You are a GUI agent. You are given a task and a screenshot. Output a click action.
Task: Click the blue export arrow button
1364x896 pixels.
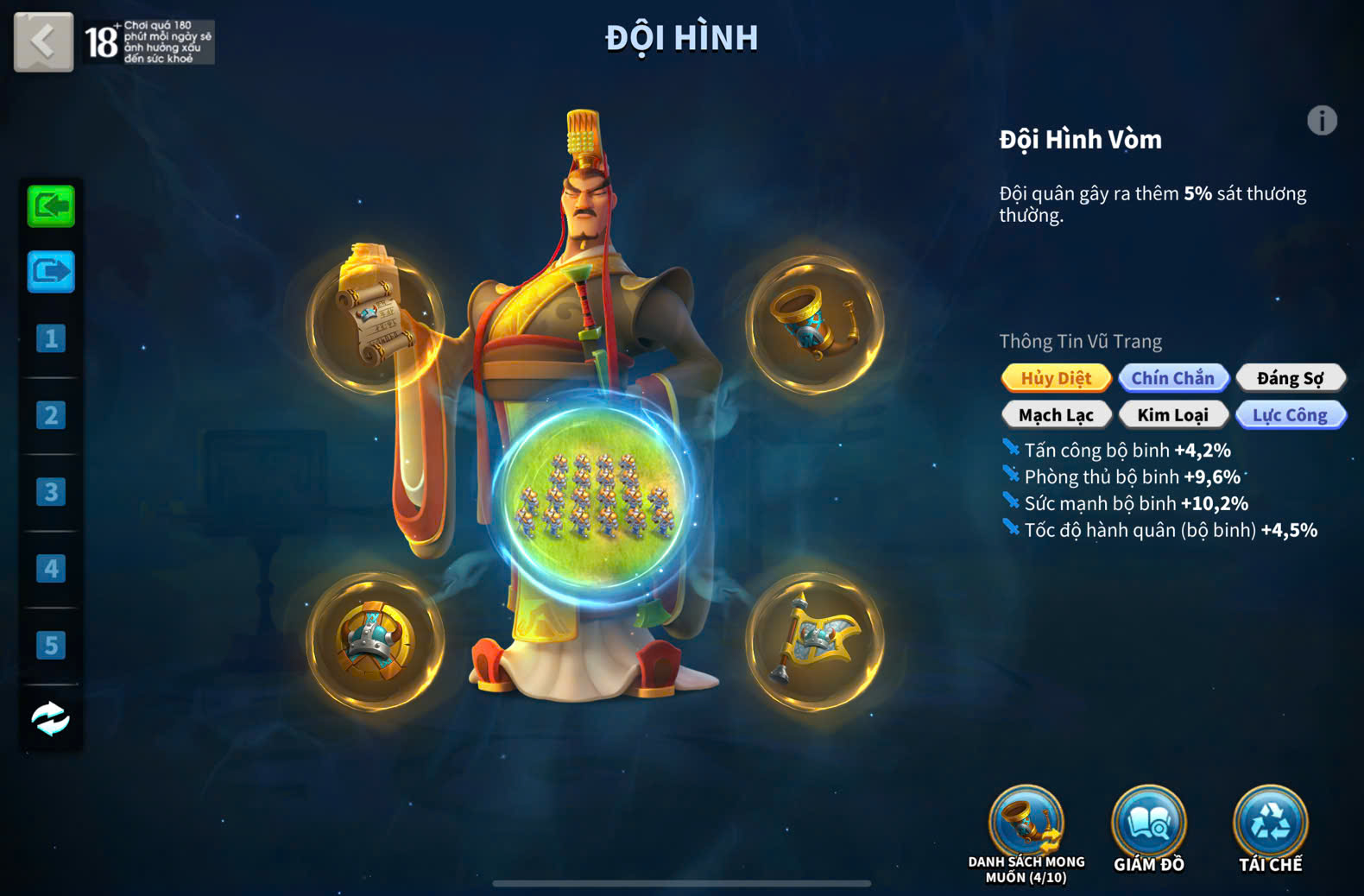pos(51,272)
